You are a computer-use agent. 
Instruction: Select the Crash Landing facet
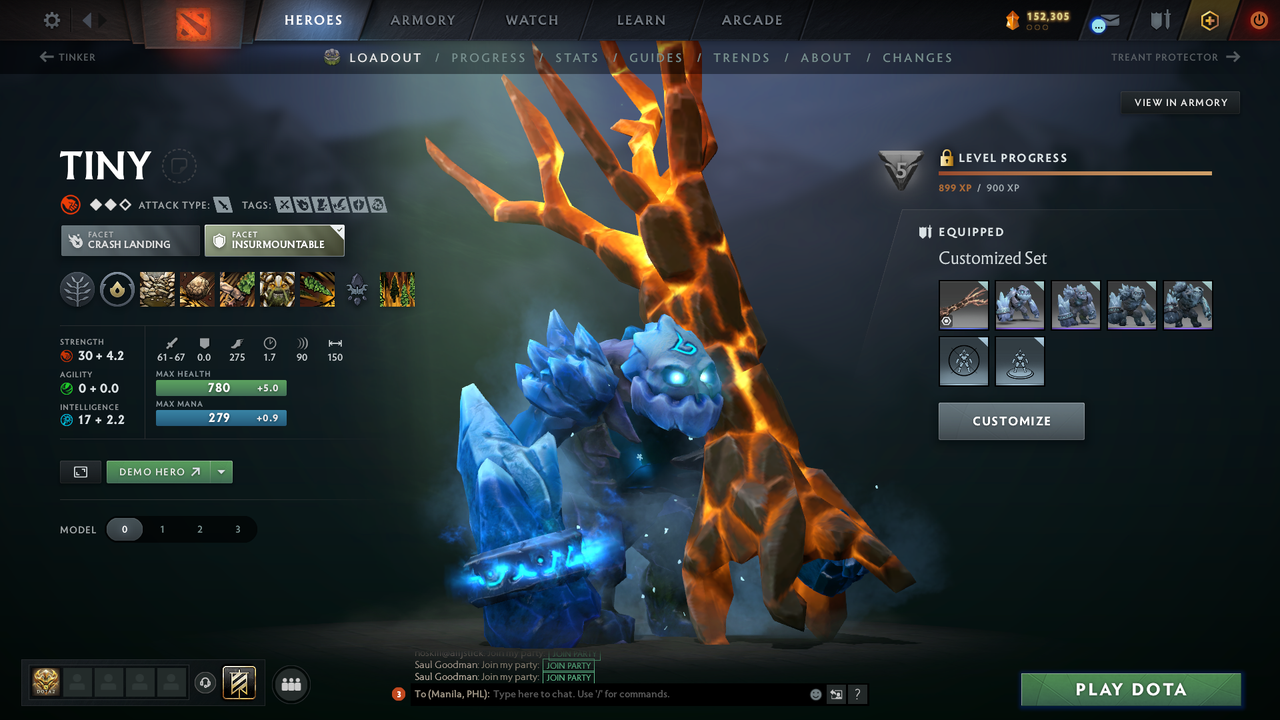[x=129, y=240]
